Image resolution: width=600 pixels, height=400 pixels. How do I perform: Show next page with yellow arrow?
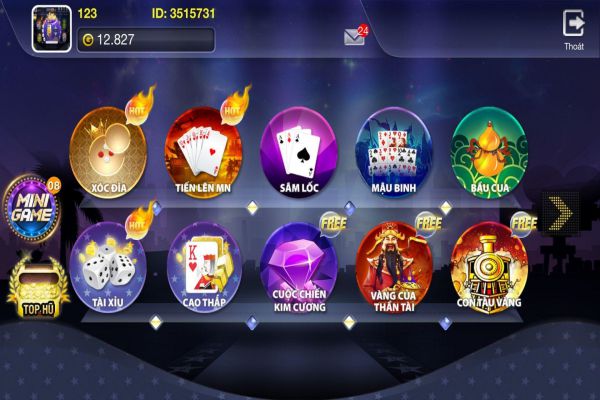[x=559, y=210]
